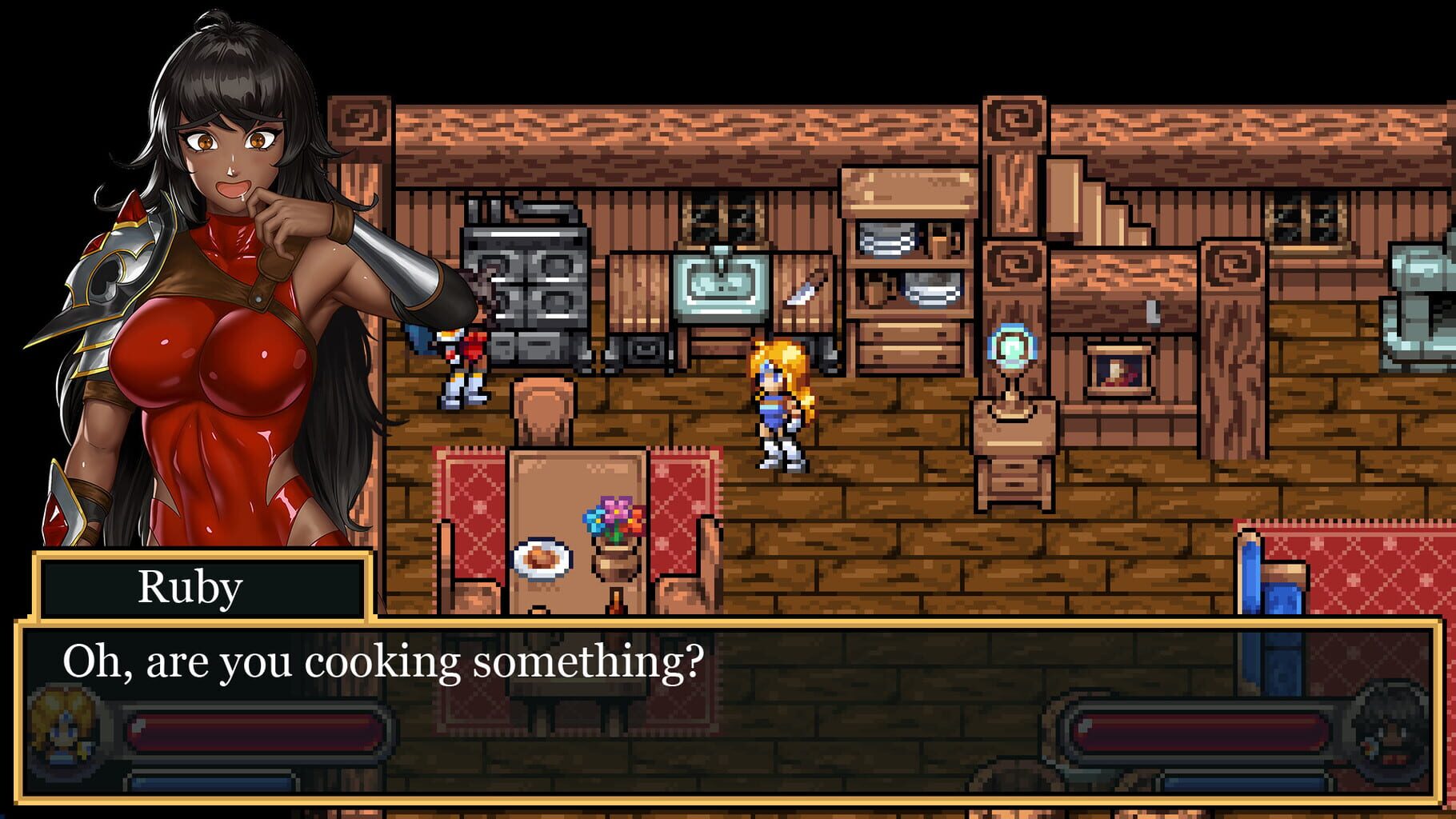This screenshot has height=819, width=1456.
Task: Toggle the blonde heroine's HP bar display
Action: point(256,732)
